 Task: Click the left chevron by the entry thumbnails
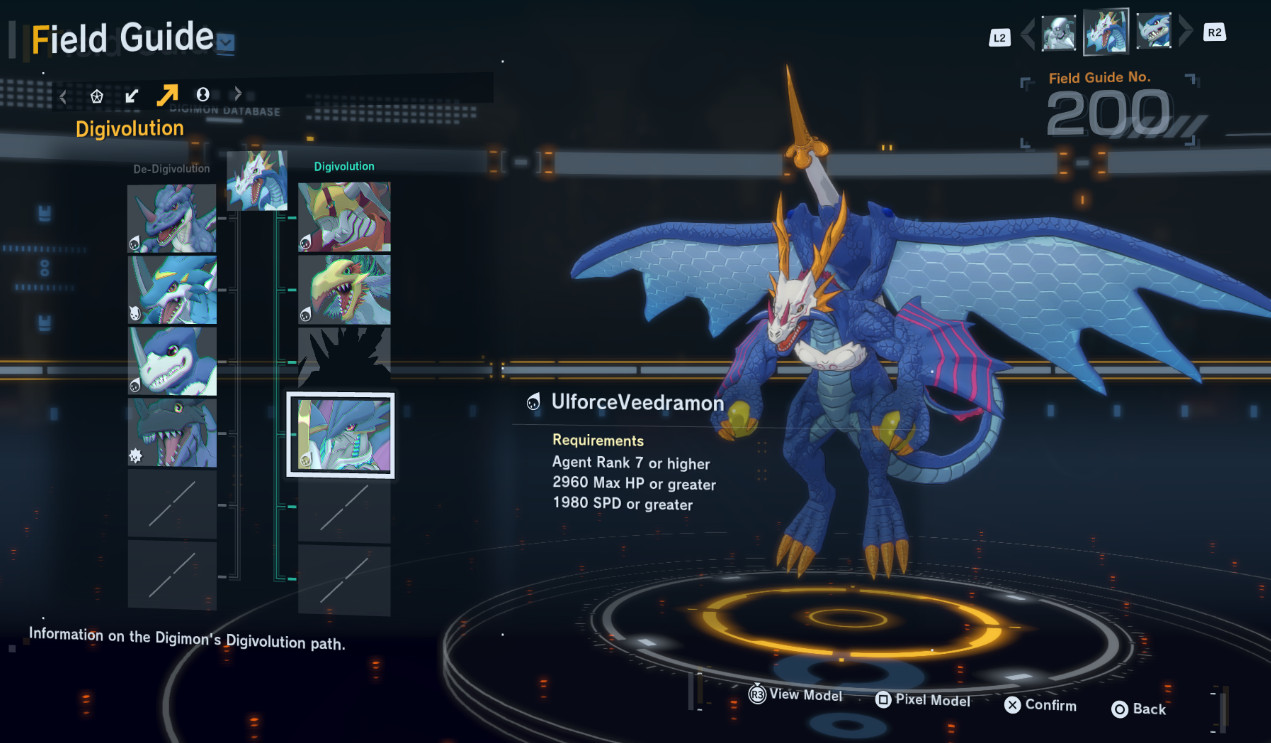click(1027, 33)
